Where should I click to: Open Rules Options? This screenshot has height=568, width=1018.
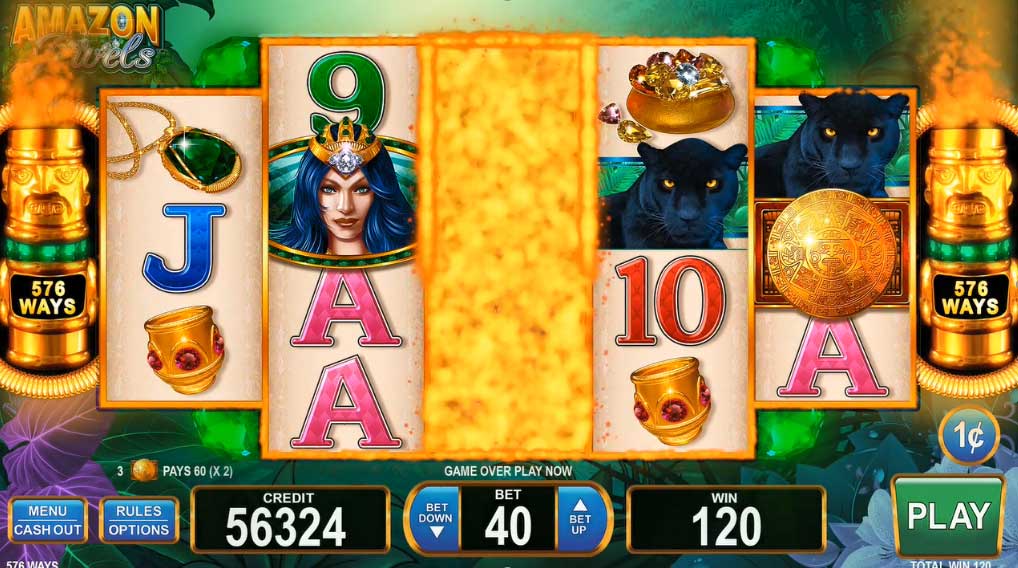click(x=139, y=520)
